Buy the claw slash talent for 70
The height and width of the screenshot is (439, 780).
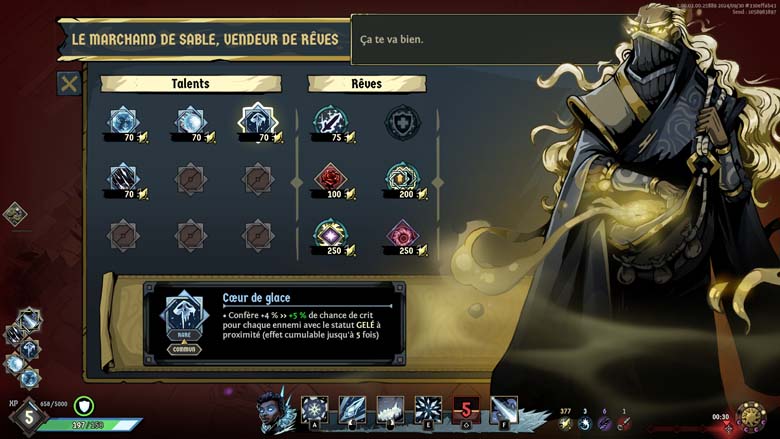tap(124, 179)
